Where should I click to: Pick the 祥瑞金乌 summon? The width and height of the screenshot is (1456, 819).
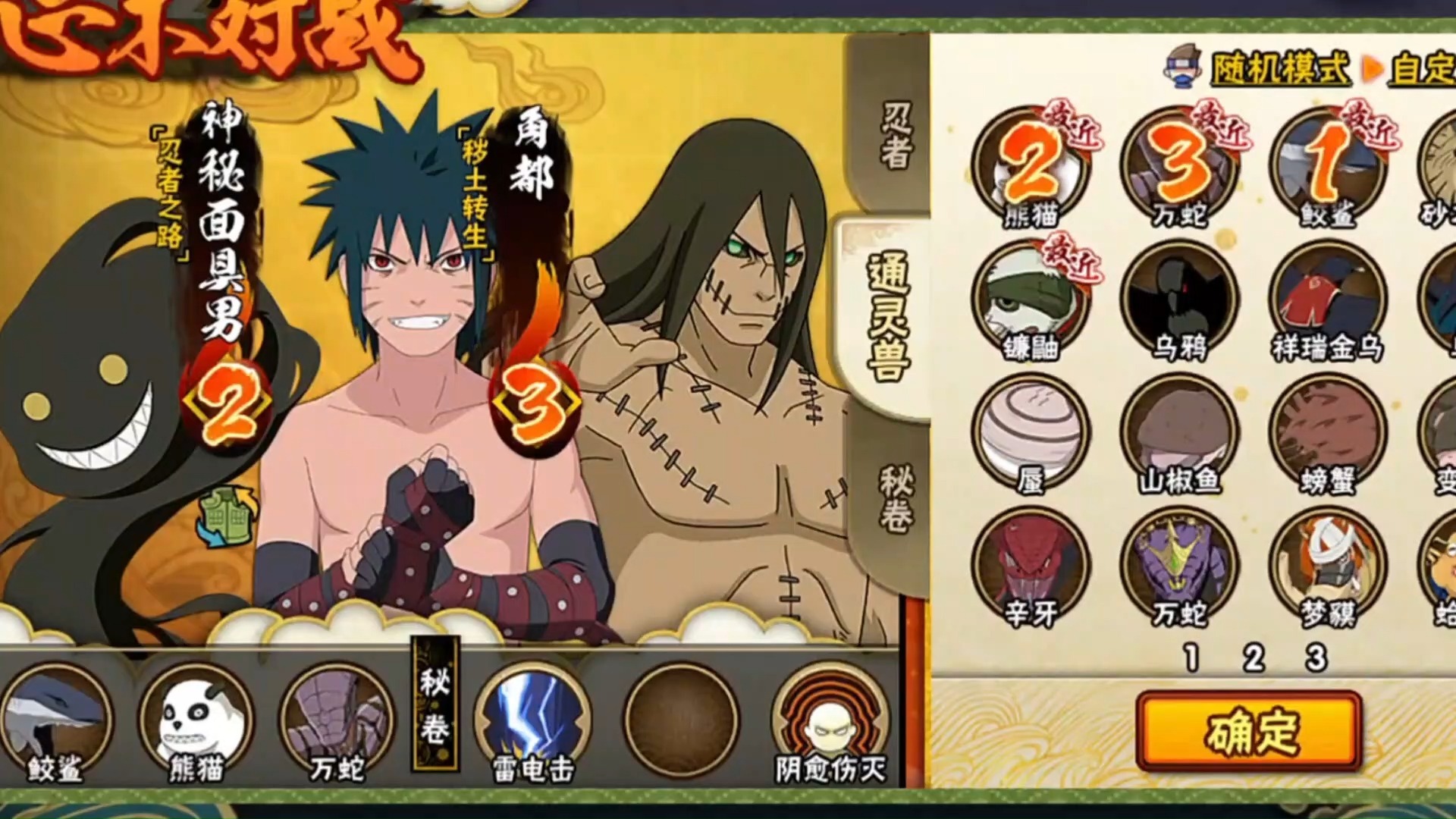(1328, 300)
